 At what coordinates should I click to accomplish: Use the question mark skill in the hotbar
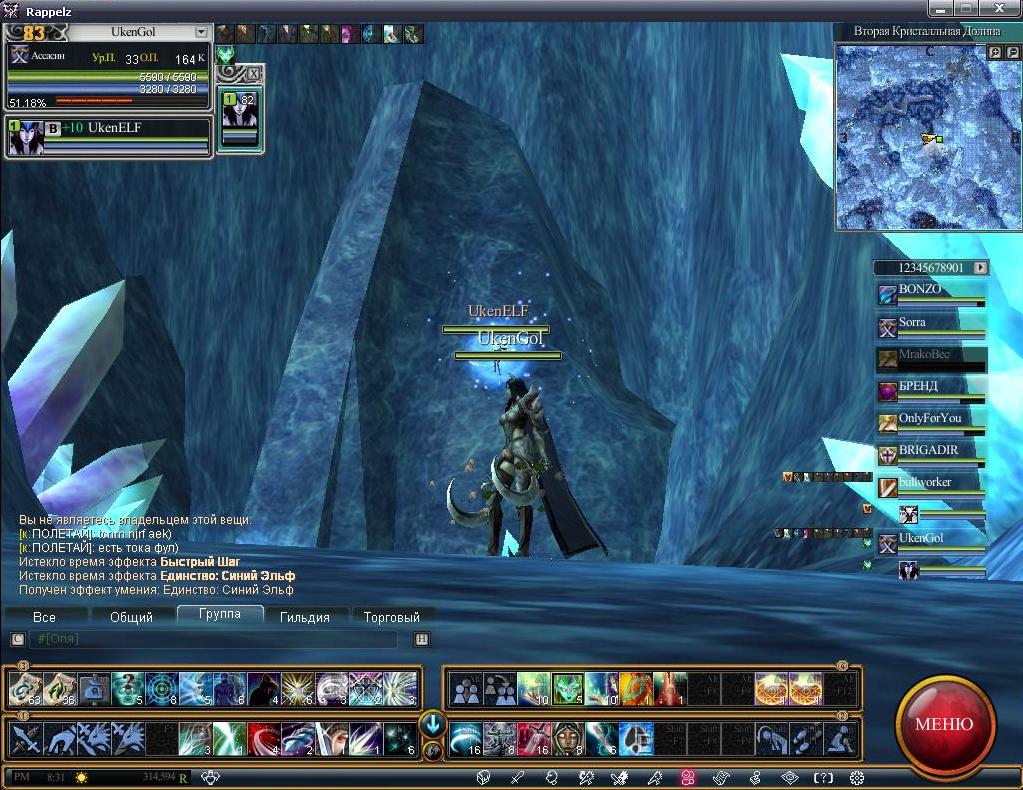click(x=128, y=688)
